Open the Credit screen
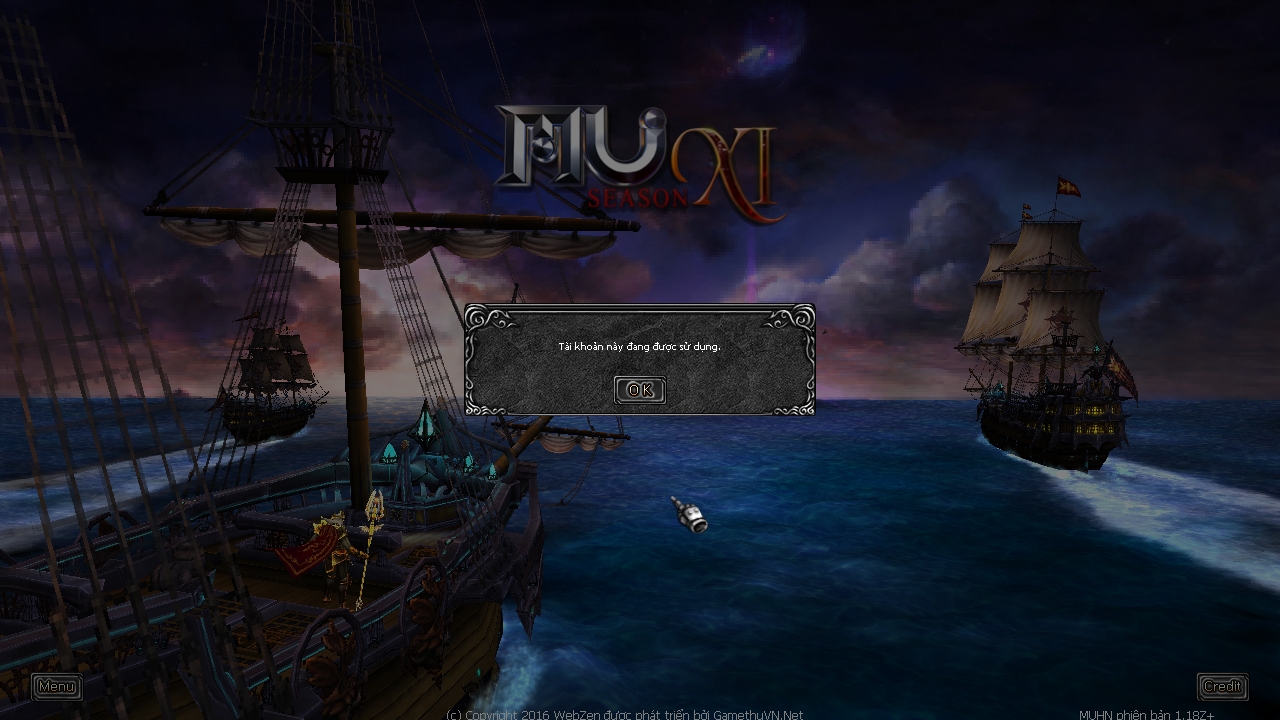 [1222, 686]
